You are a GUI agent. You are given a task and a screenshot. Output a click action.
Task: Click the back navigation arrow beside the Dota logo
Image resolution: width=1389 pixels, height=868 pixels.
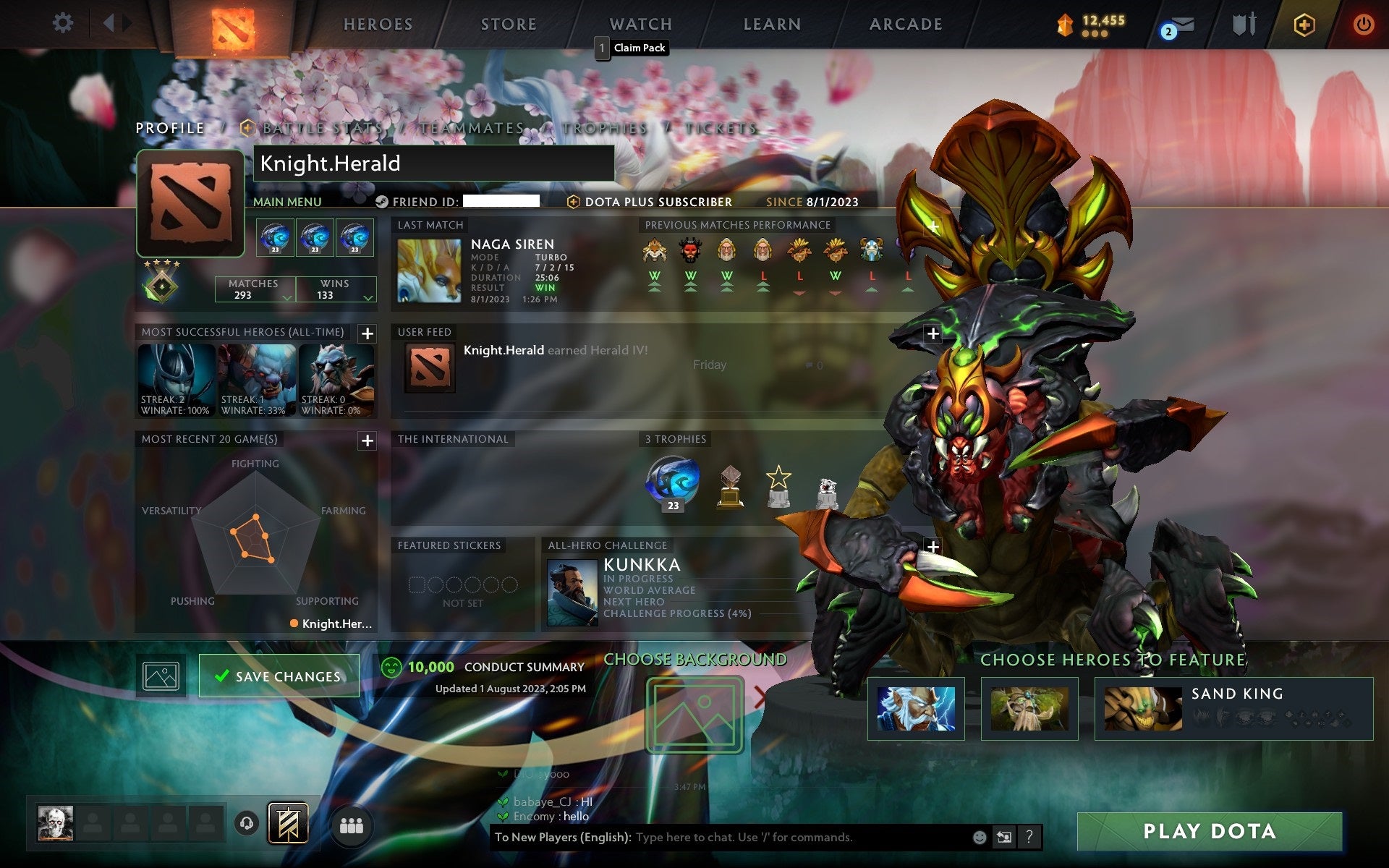[x=107, y=22]
